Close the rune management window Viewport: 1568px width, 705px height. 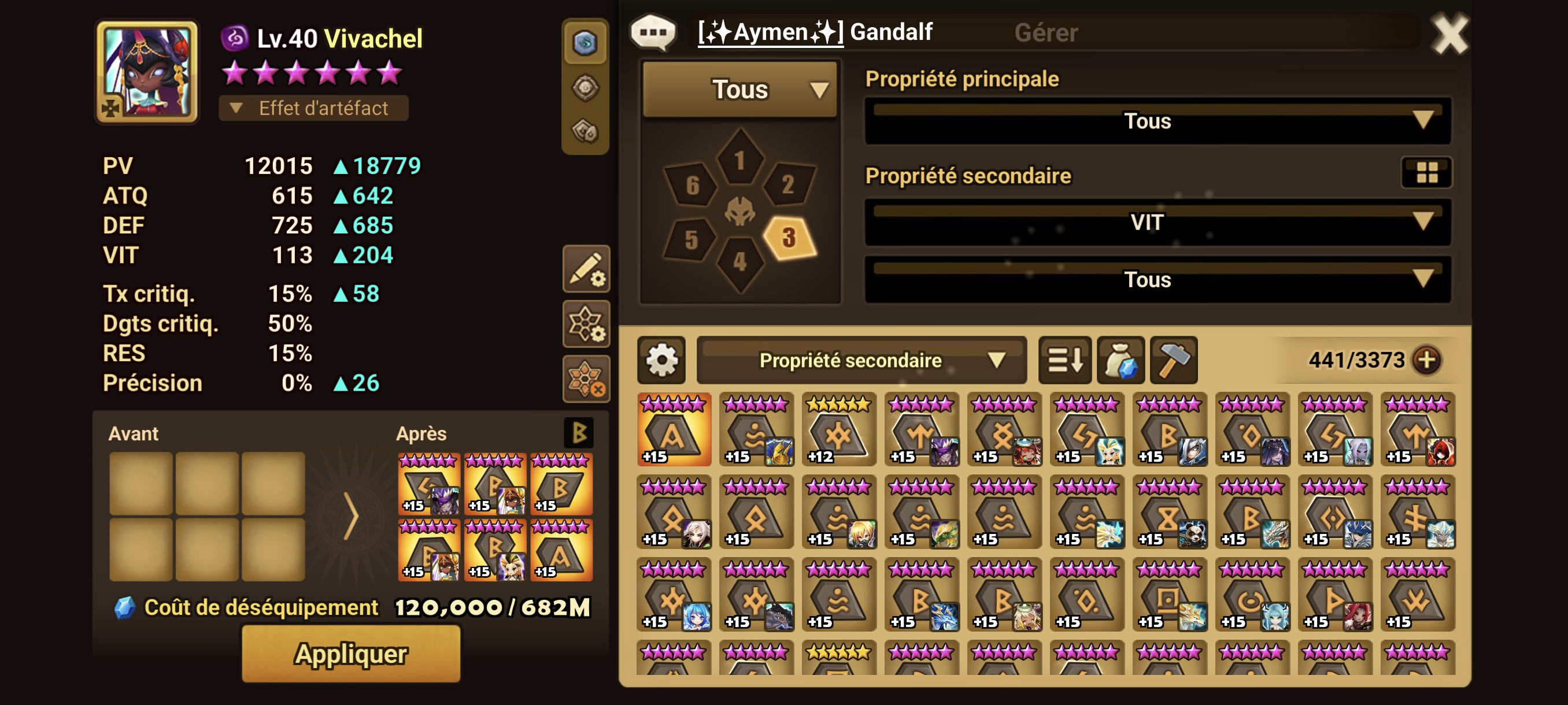[1449, 34]
